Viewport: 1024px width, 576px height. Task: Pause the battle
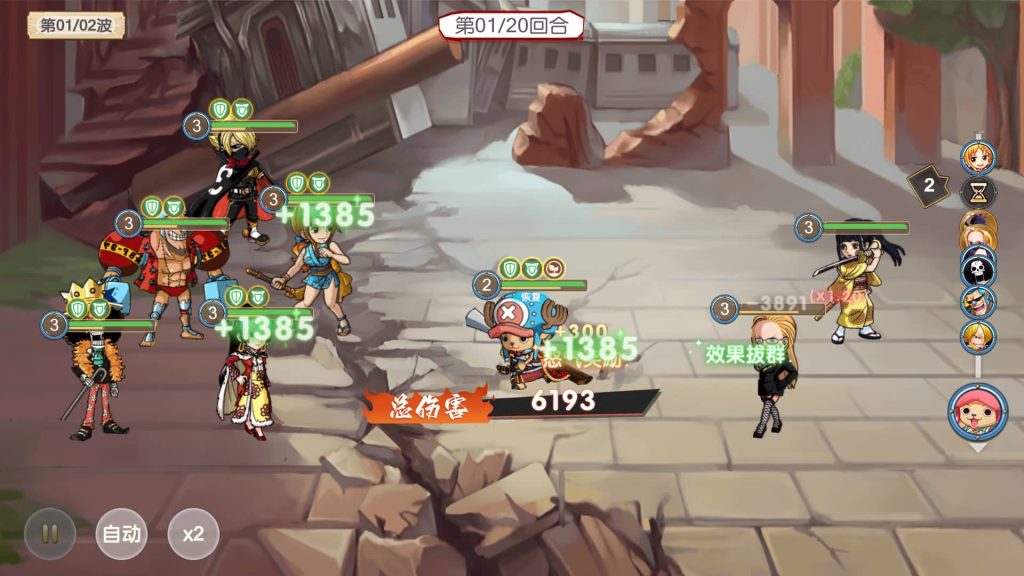(x=49, y=534)
